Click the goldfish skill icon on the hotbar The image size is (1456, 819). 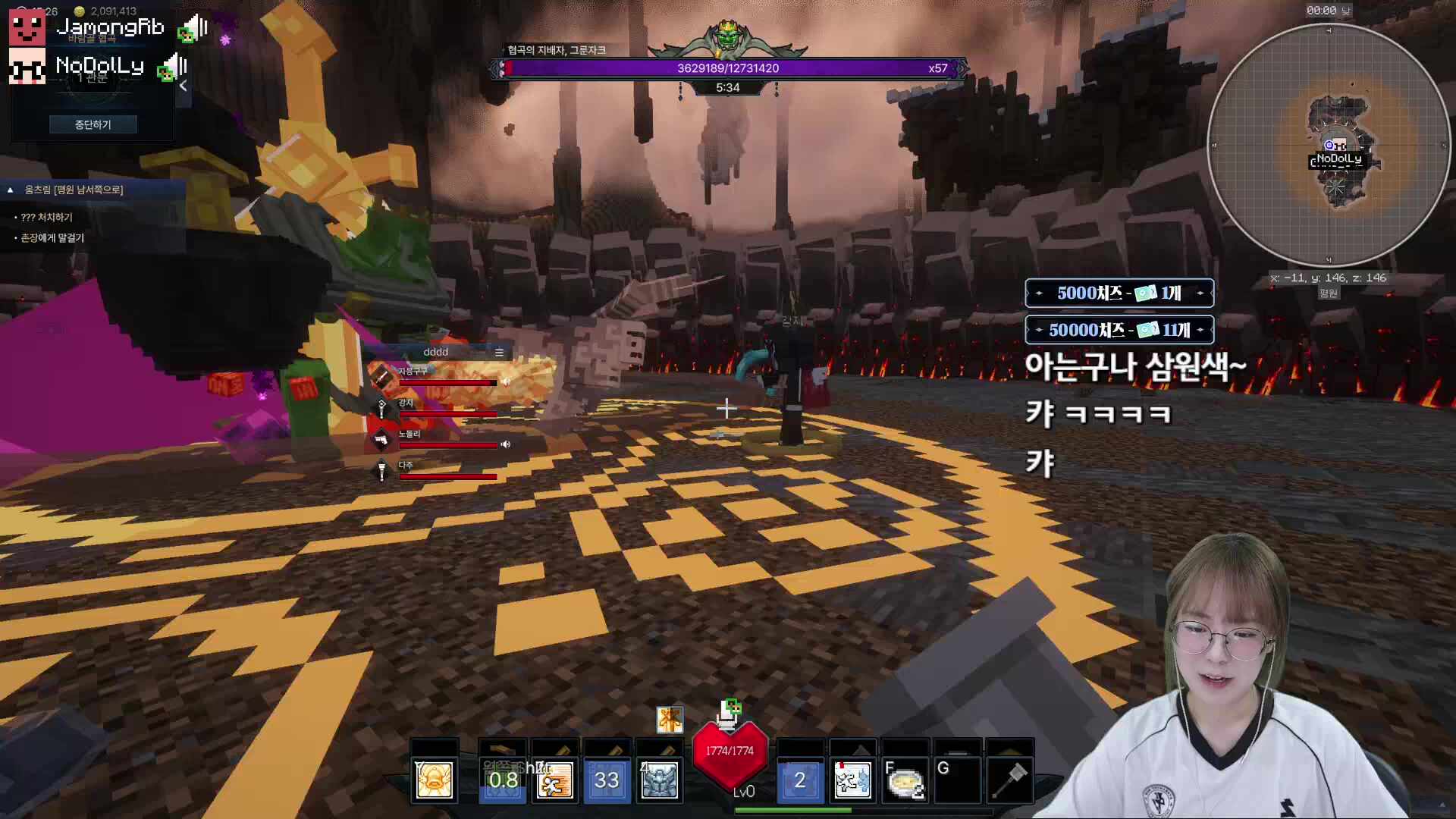pyautogui.click(x=434, y=780)
